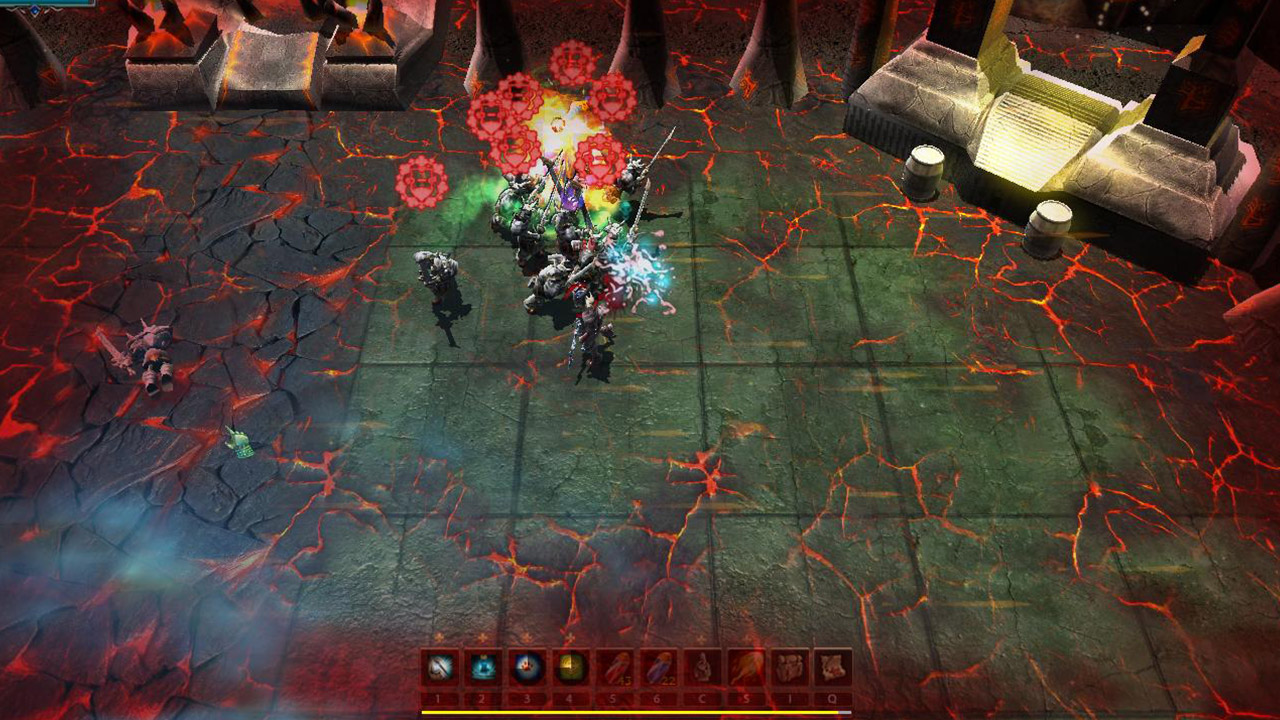
Task: Click the upgrade plus above skill slot 1
Action: point(438,637)
